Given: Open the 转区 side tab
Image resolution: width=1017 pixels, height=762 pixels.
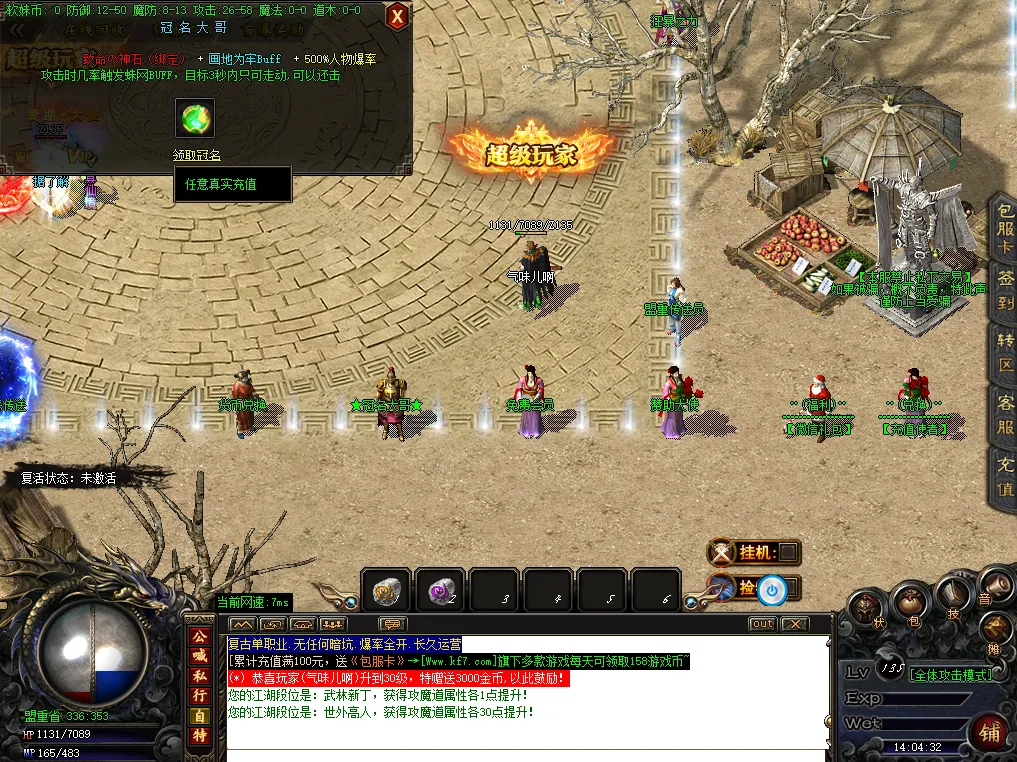Looking at the screenshot, I should [1004, 353].
